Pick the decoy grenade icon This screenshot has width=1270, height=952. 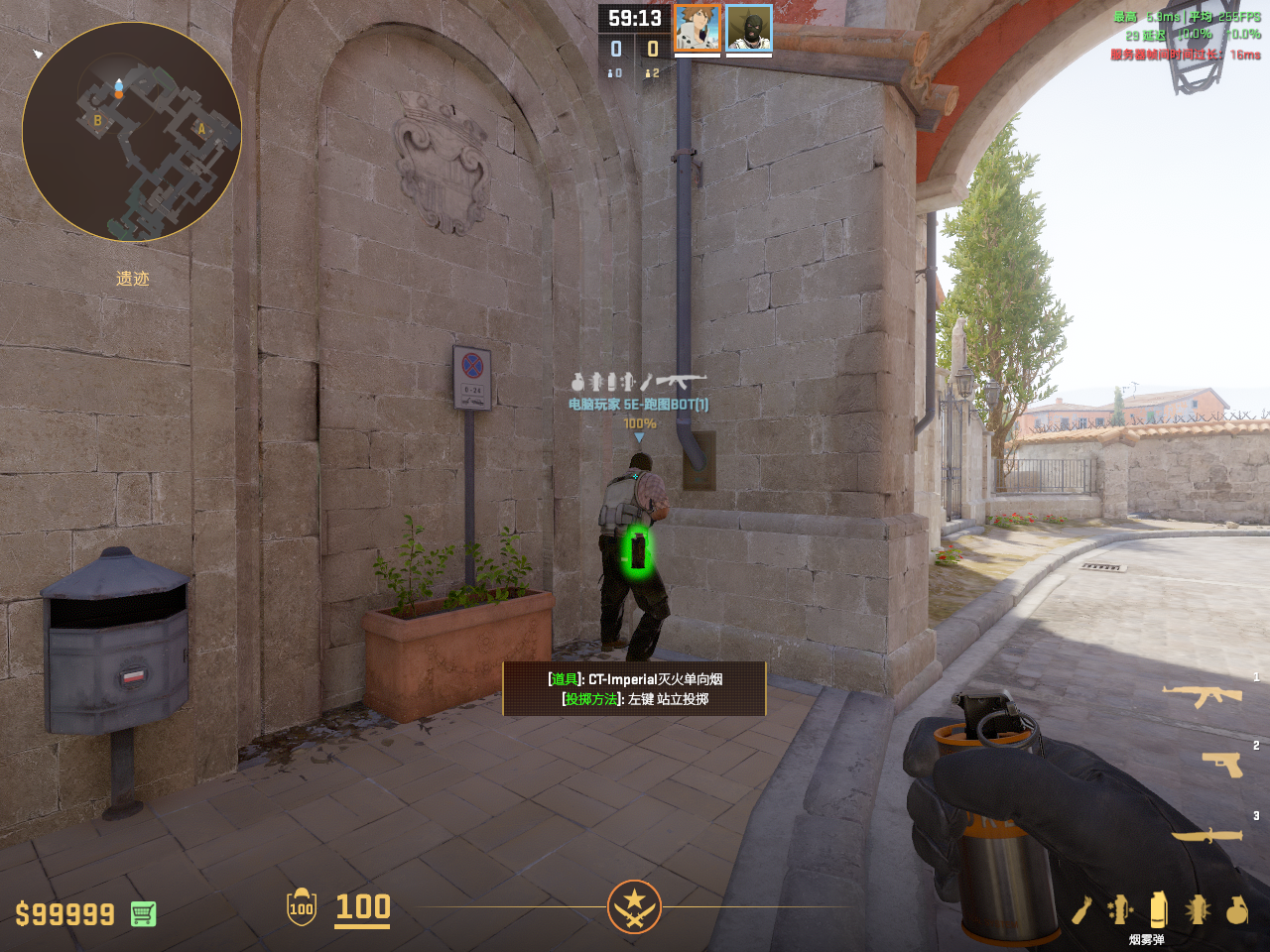[x=1120, y=909]
